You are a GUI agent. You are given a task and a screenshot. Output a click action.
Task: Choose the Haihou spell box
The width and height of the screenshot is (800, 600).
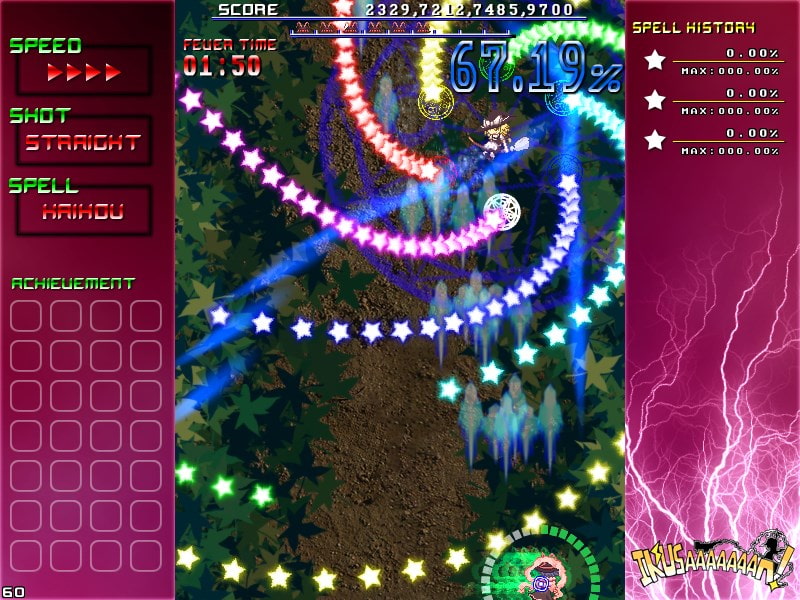click(x=84, y=211)
